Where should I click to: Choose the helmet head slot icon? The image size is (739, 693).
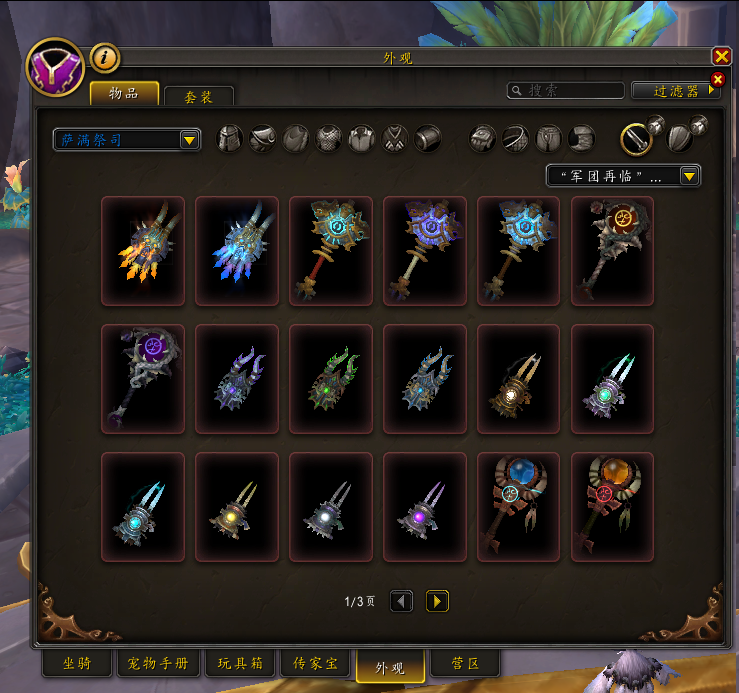click(x=230, y=138)
